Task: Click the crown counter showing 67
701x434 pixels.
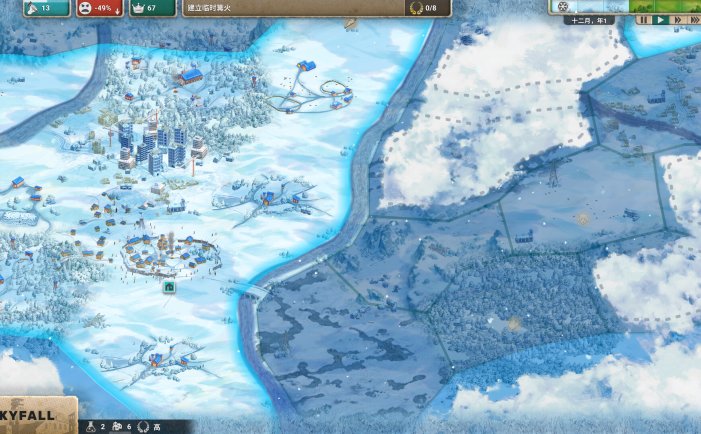Action: point(150,8)
